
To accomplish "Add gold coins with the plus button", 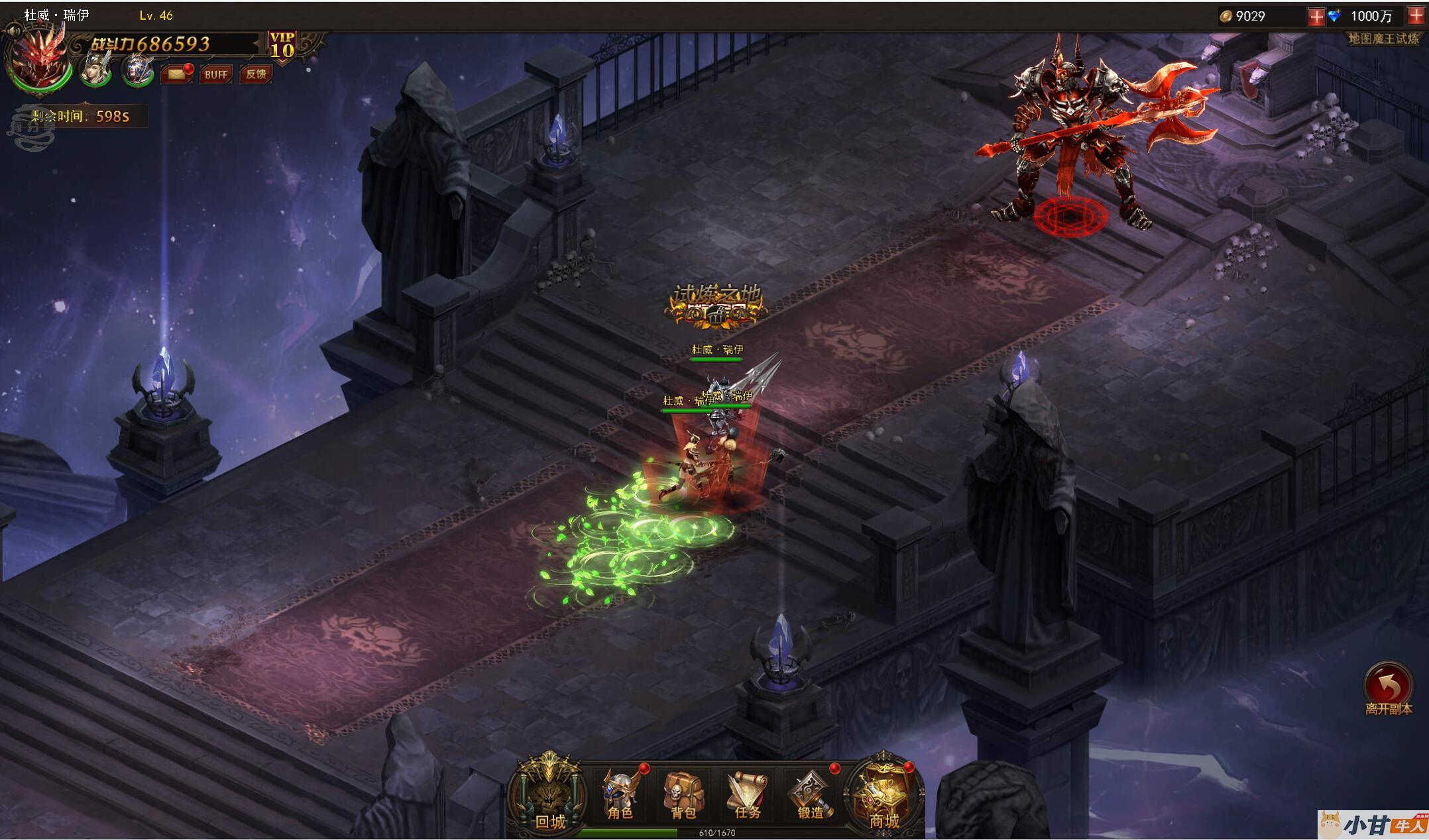I will [x=1316, y=17].
